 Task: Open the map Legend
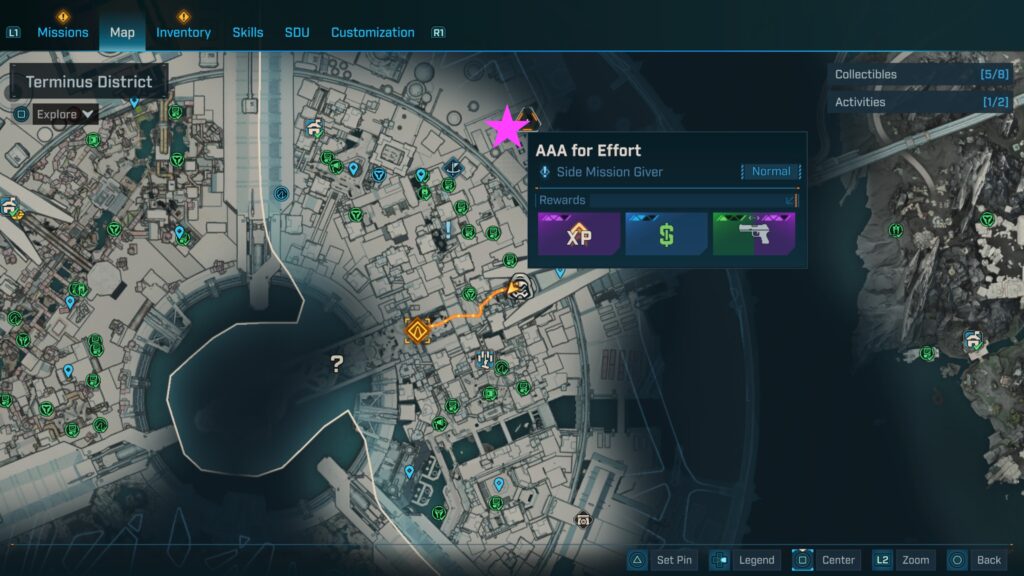pos(744,560)
